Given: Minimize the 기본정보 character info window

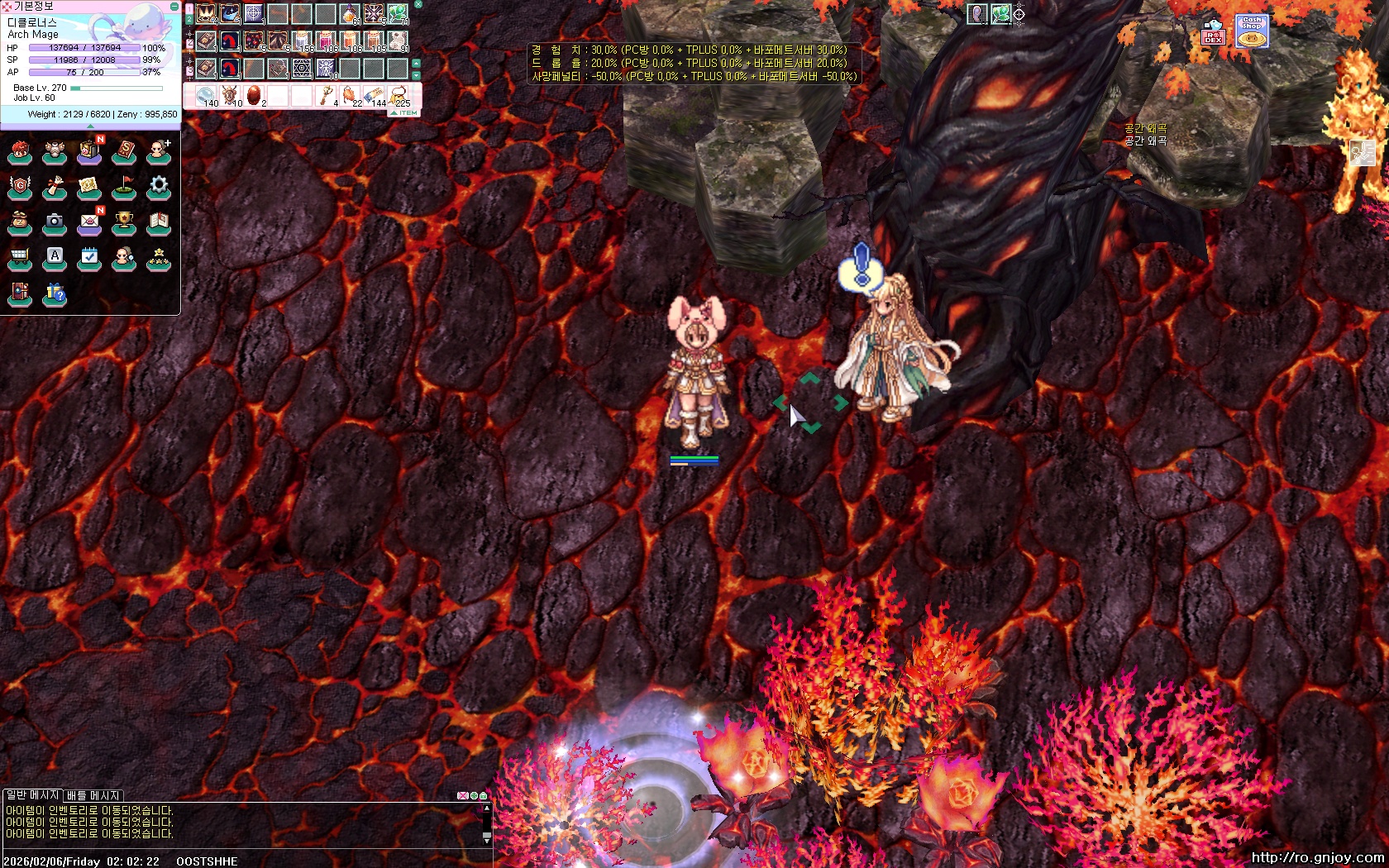Looking at the screenshot, I should click(x=174, y=6).
